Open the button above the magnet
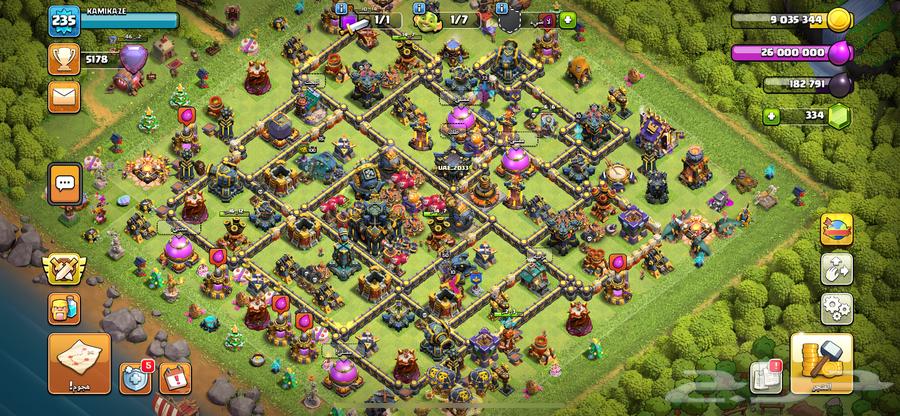The width and height of the screenshot is (900, 416). click(836, 230)
